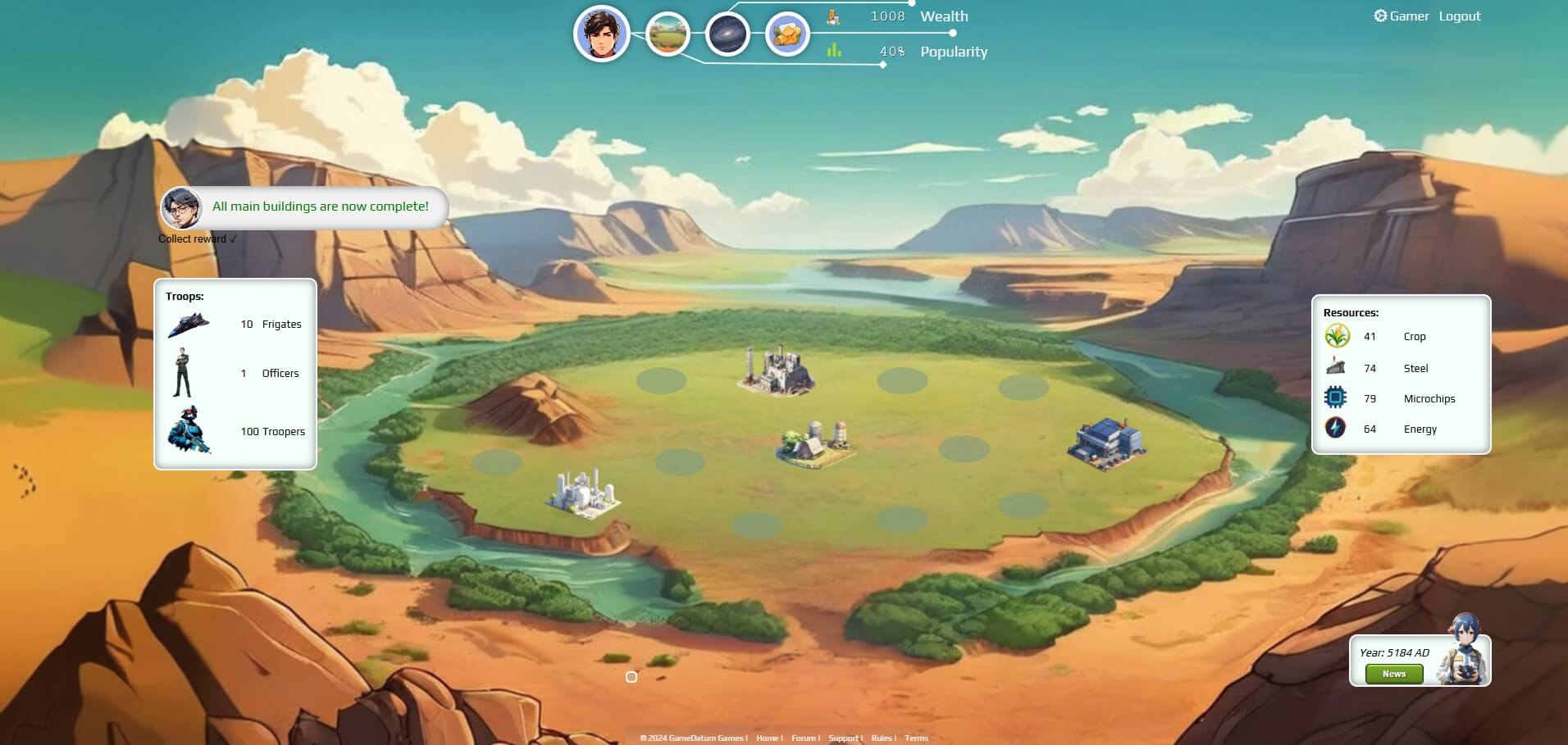
Task: Select the planet landscape view icon
Action: point(667,34)
